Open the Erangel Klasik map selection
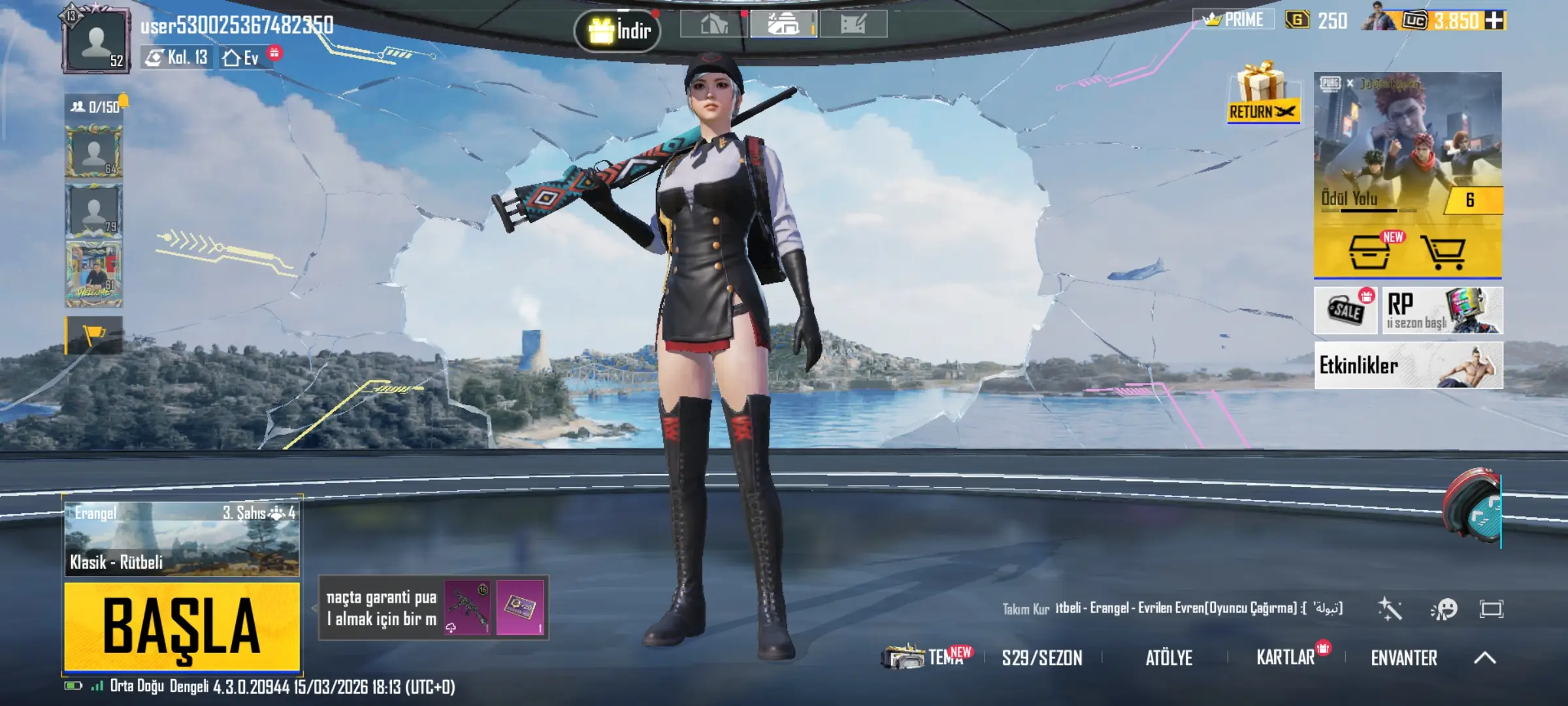The height and width of the screenshot is (706, 1568). [x=182, y=539]
